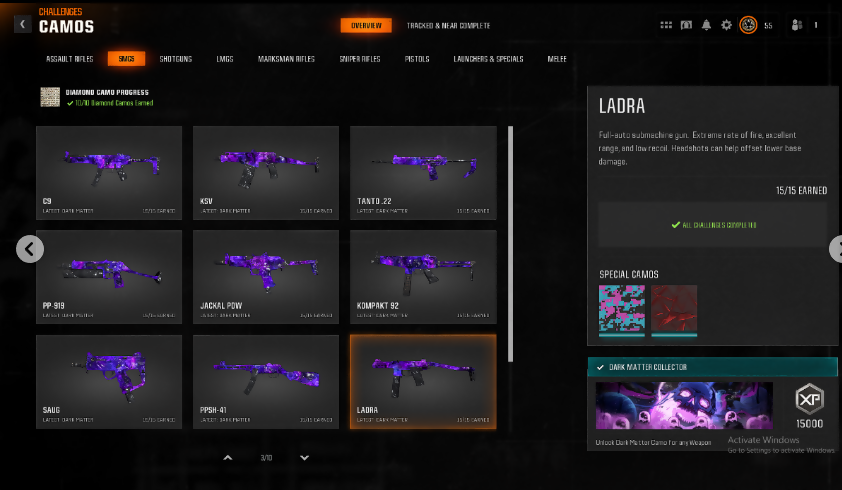Open the notifications bell icon
This screenshot has height=490, width=842.
(707, 25)
